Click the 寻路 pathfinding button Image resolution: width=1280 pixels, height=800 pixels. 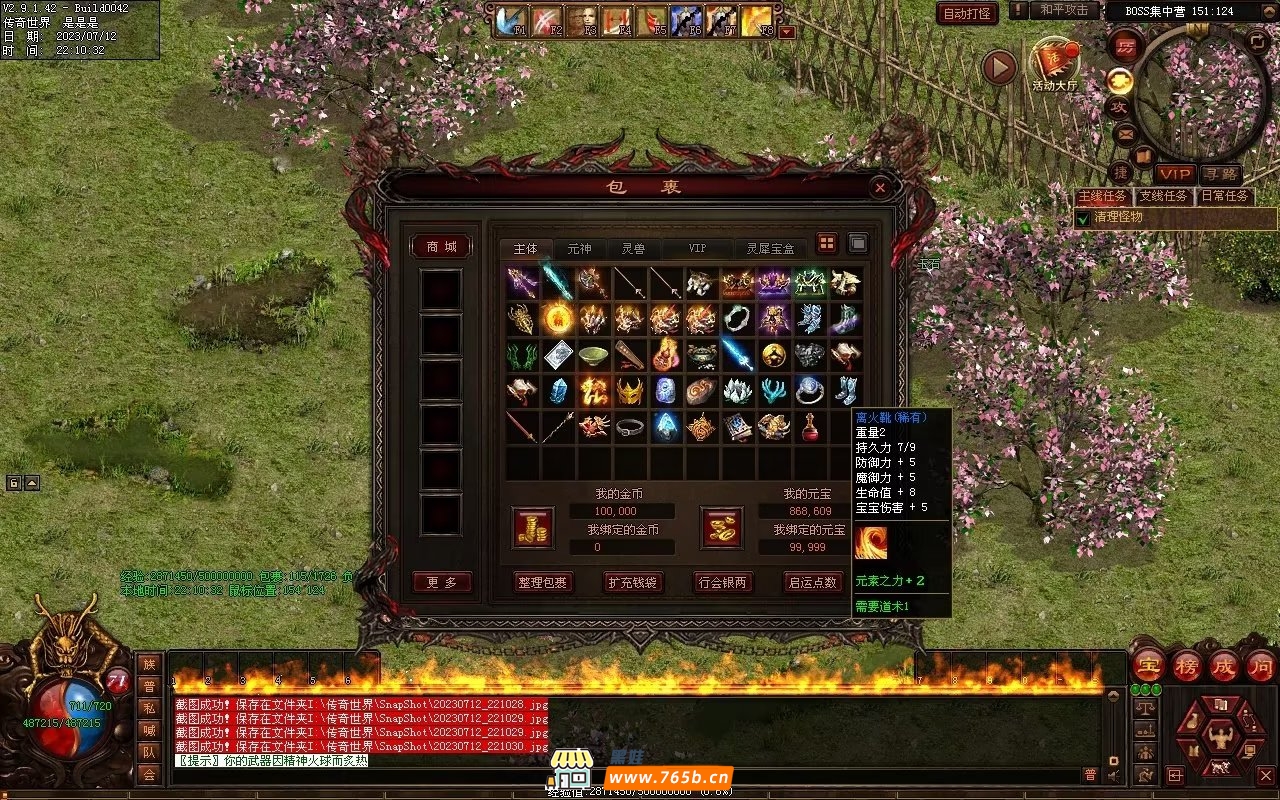[1219, 175]
